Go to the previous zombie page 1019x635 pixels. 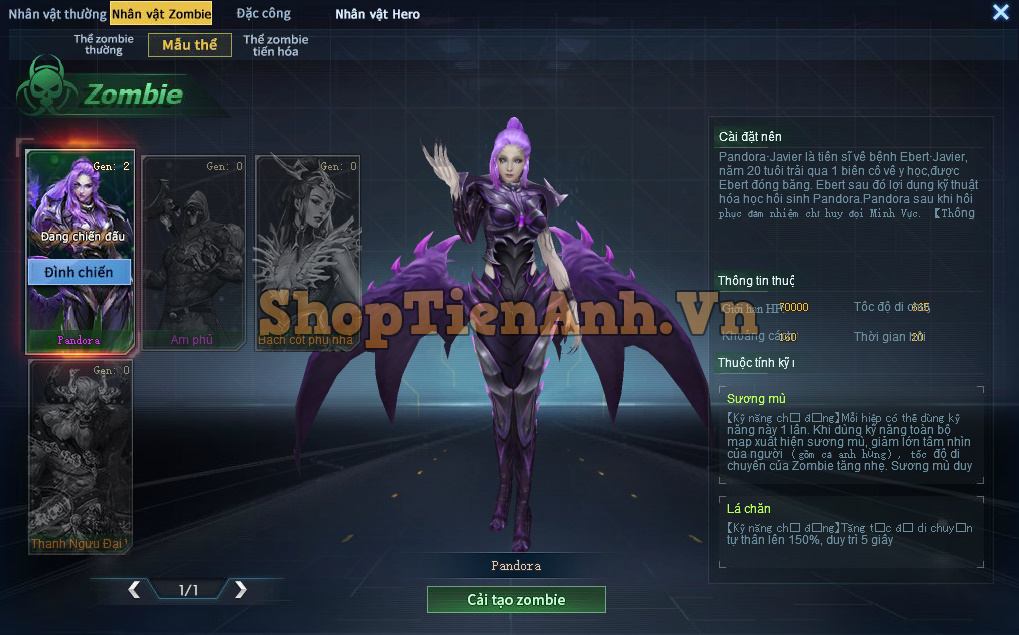(x=134, y=590)
